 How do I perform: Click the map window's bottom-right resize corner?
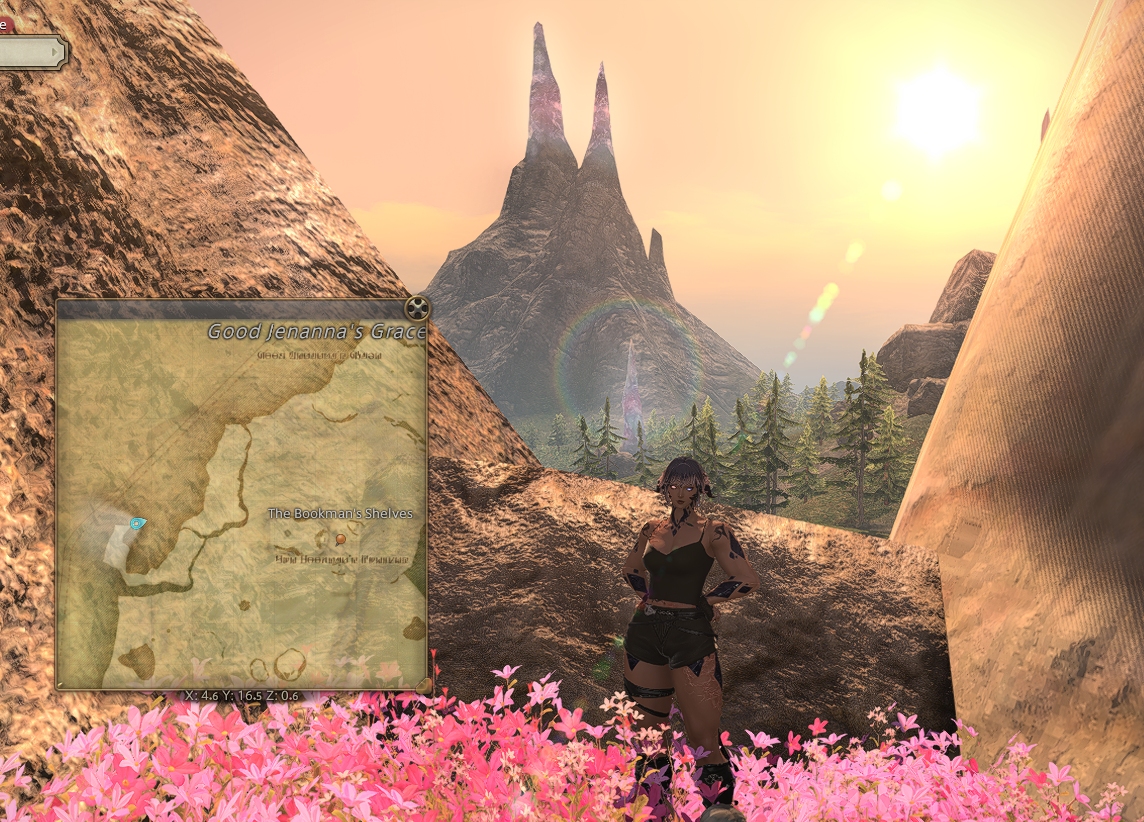(x=423, y=685)
